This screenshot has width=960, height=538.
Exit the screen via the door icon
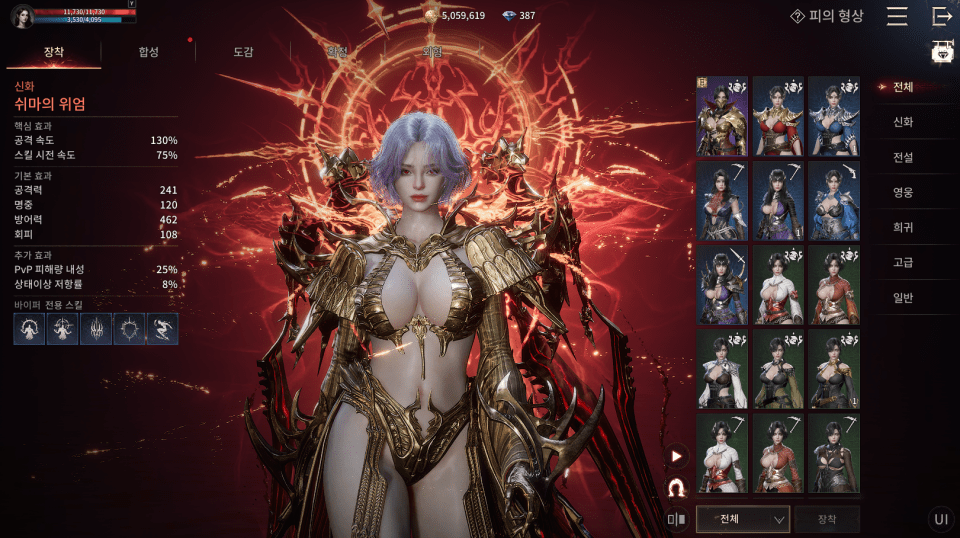(x=941, y=17)
